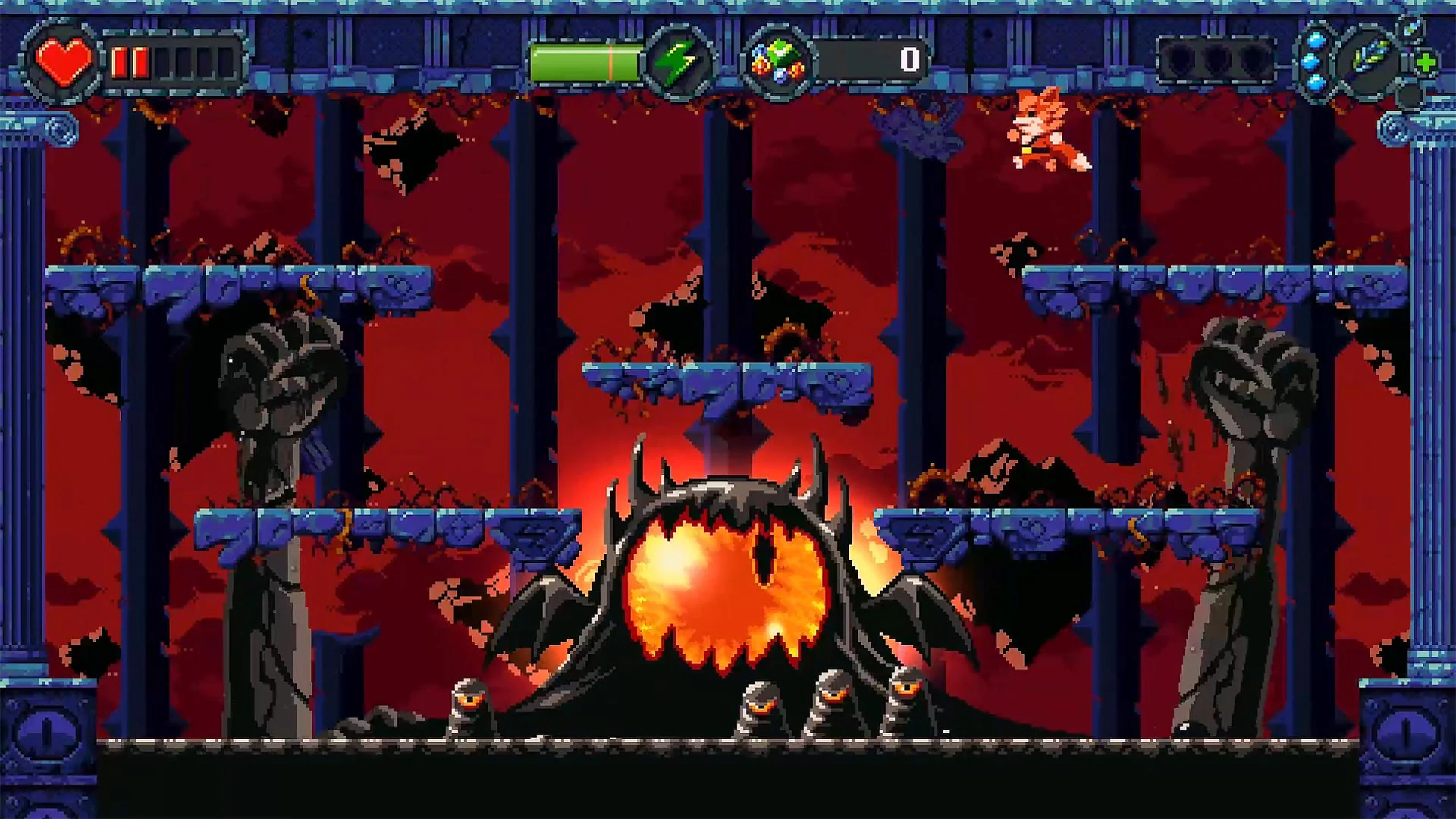Image resolution: width=1456 pixels, height=819 pixels.
Task: Toggle the second red life segment
Action: pyautogui.click(x=141, y=61)
